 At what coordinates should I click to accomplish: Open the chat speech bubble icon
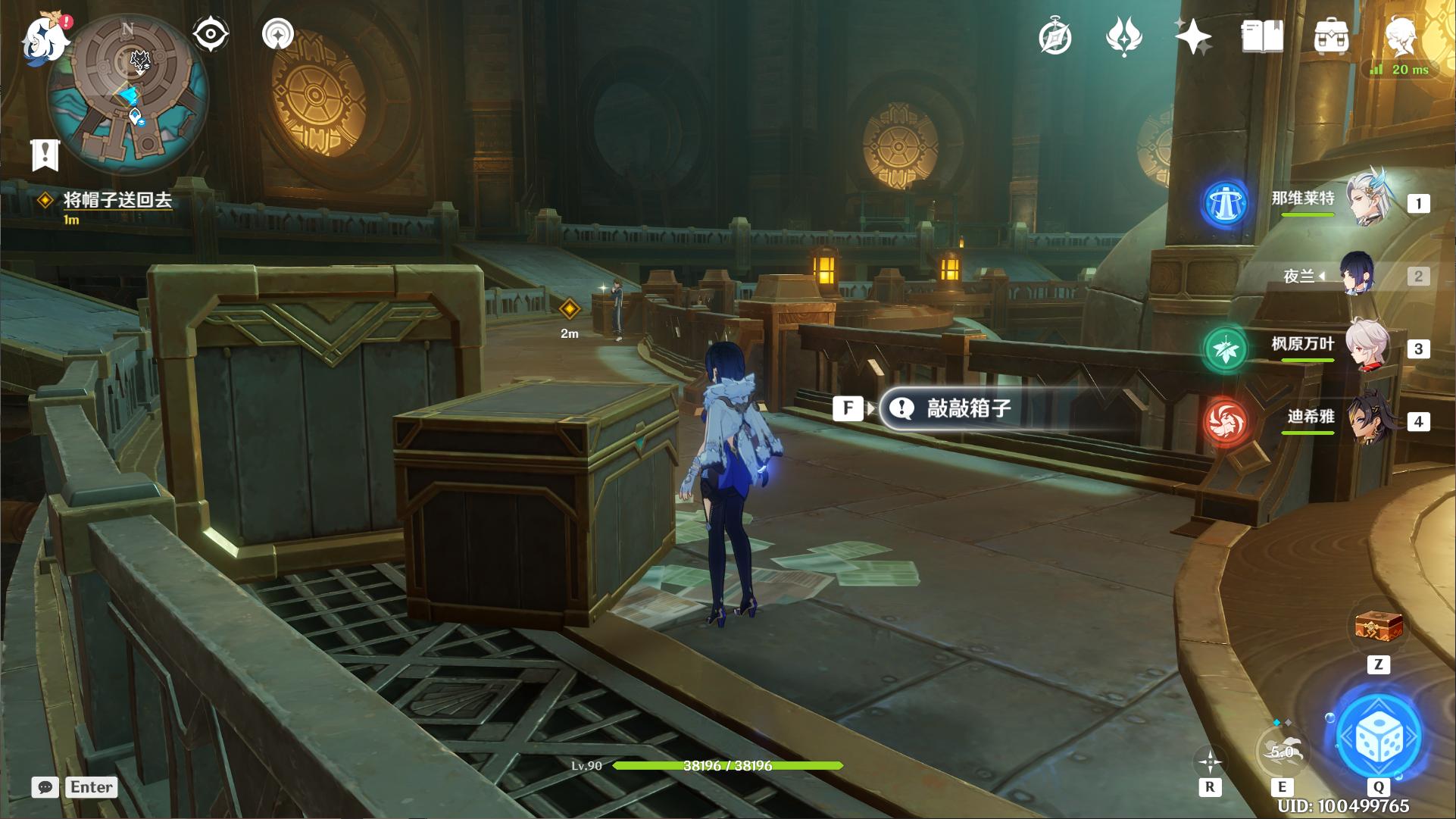pos(45,787)
